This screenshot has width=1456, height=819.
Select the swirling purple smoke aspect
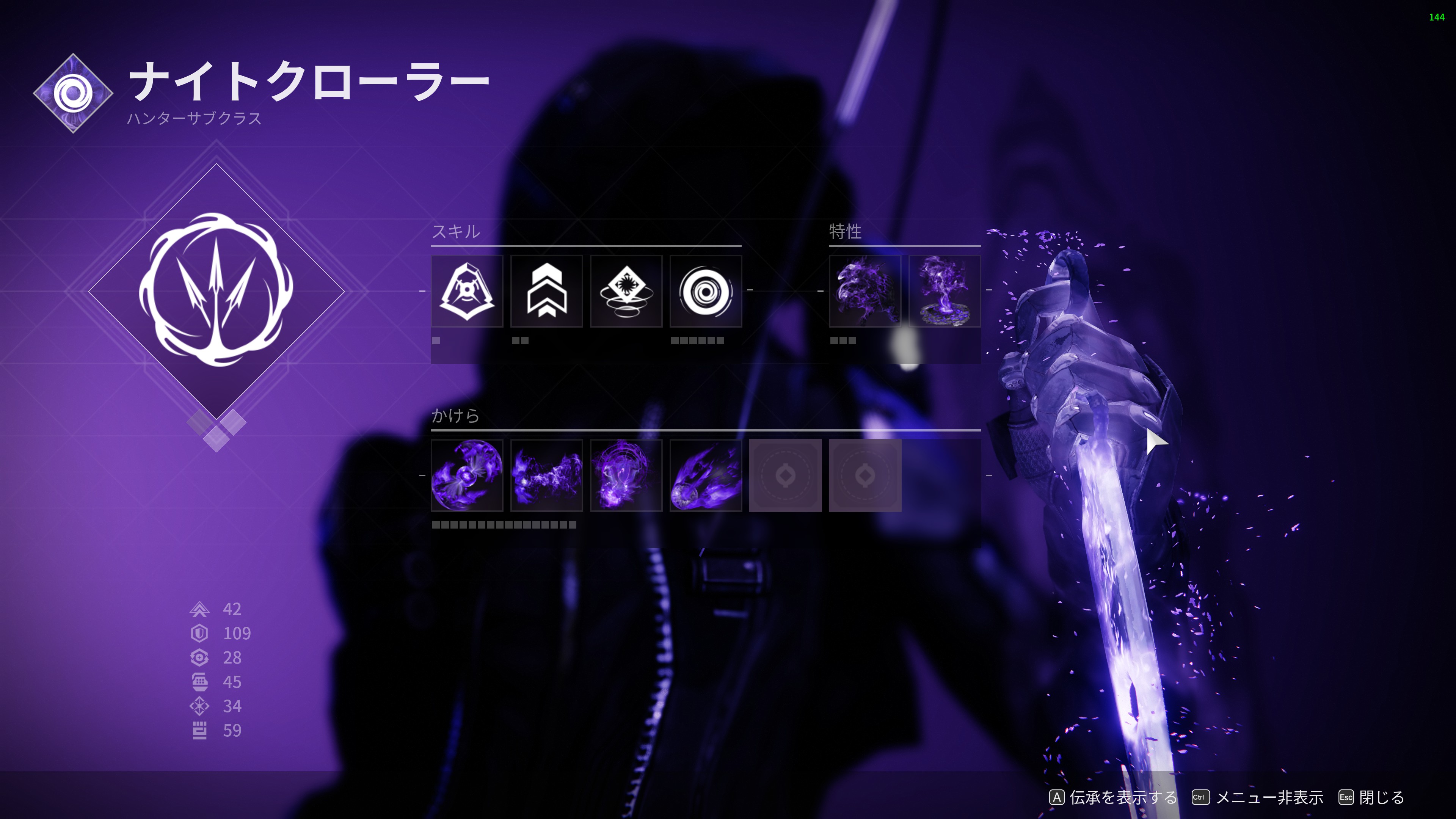pos(865,291)
